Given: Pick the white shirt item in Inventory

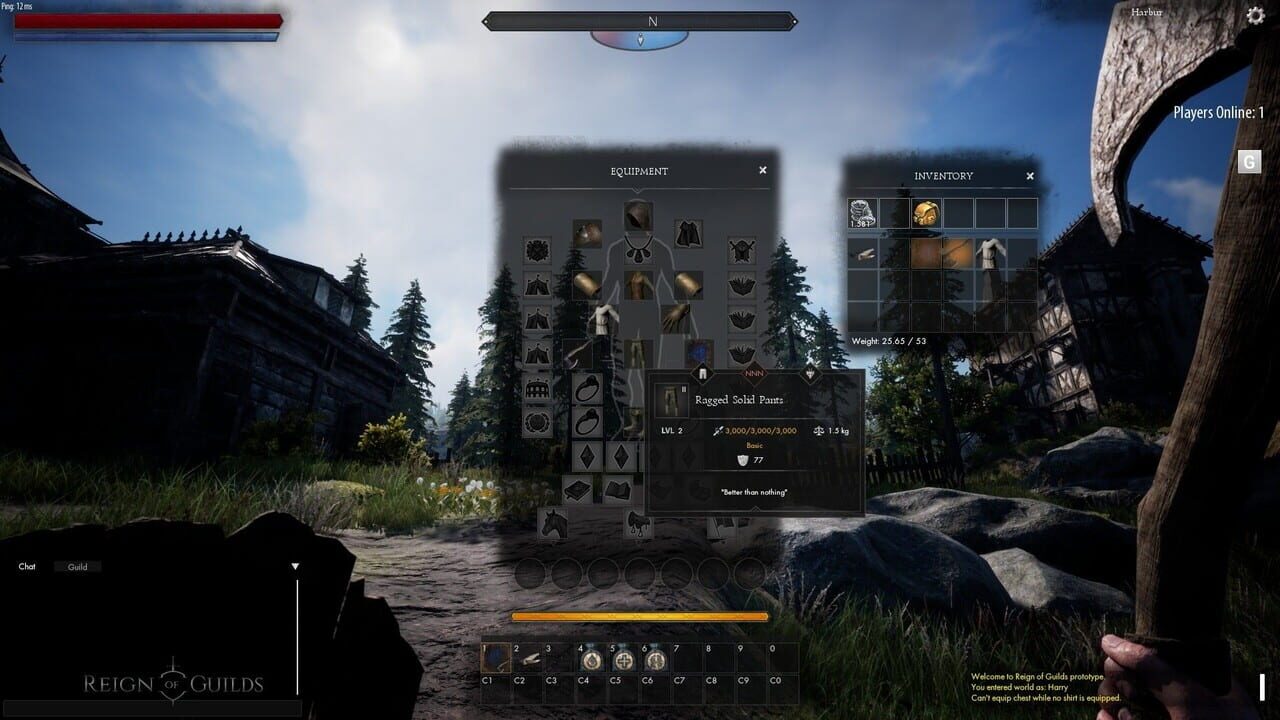Looking at the screenshot, I should coord(990,255).
